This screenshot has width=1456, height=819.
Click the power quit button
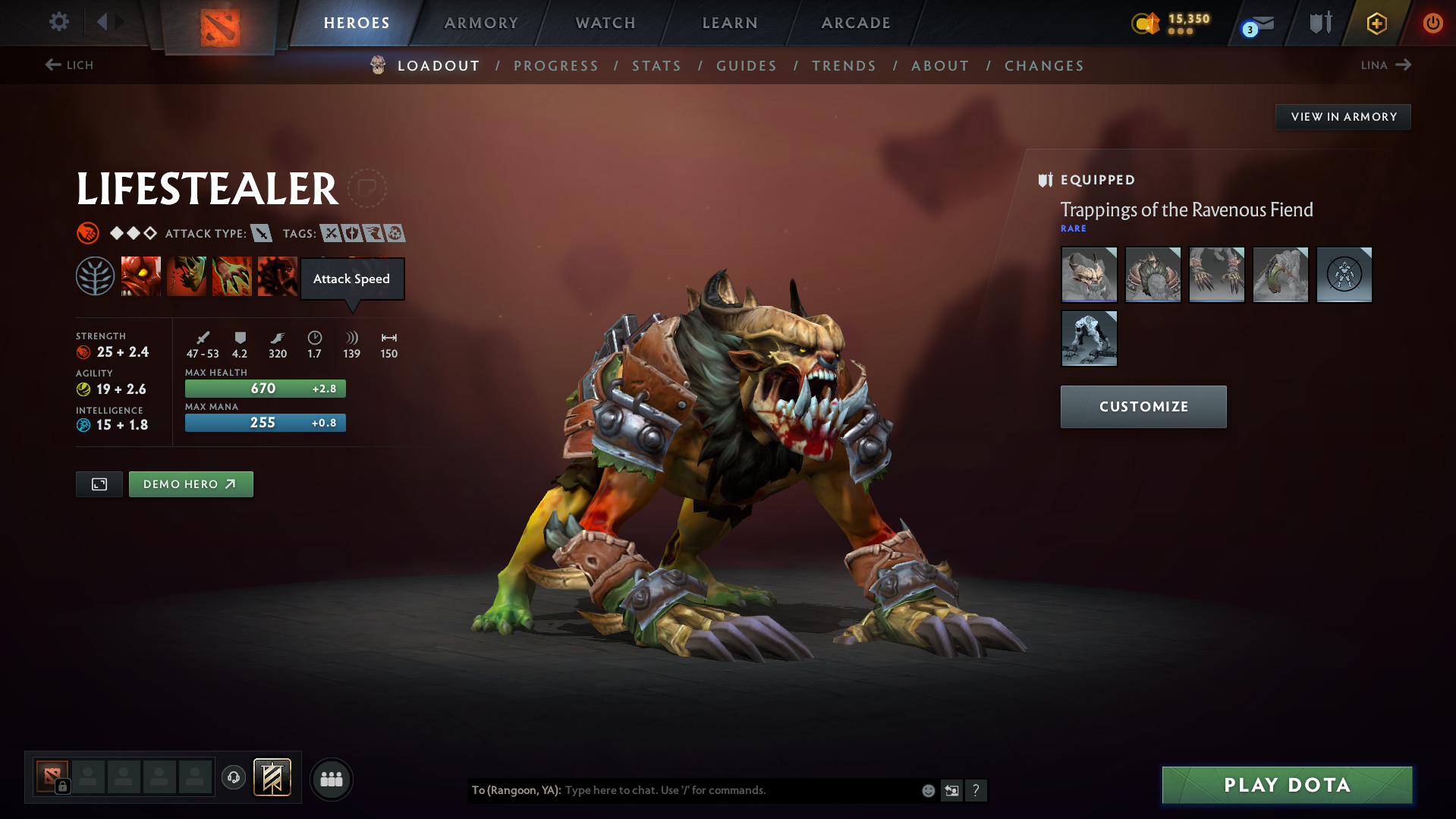point(1432,23)
